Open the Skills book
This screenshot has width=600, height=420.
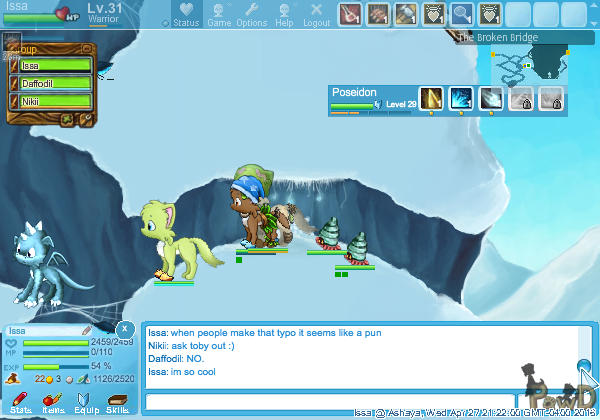(x=118, y=403)
